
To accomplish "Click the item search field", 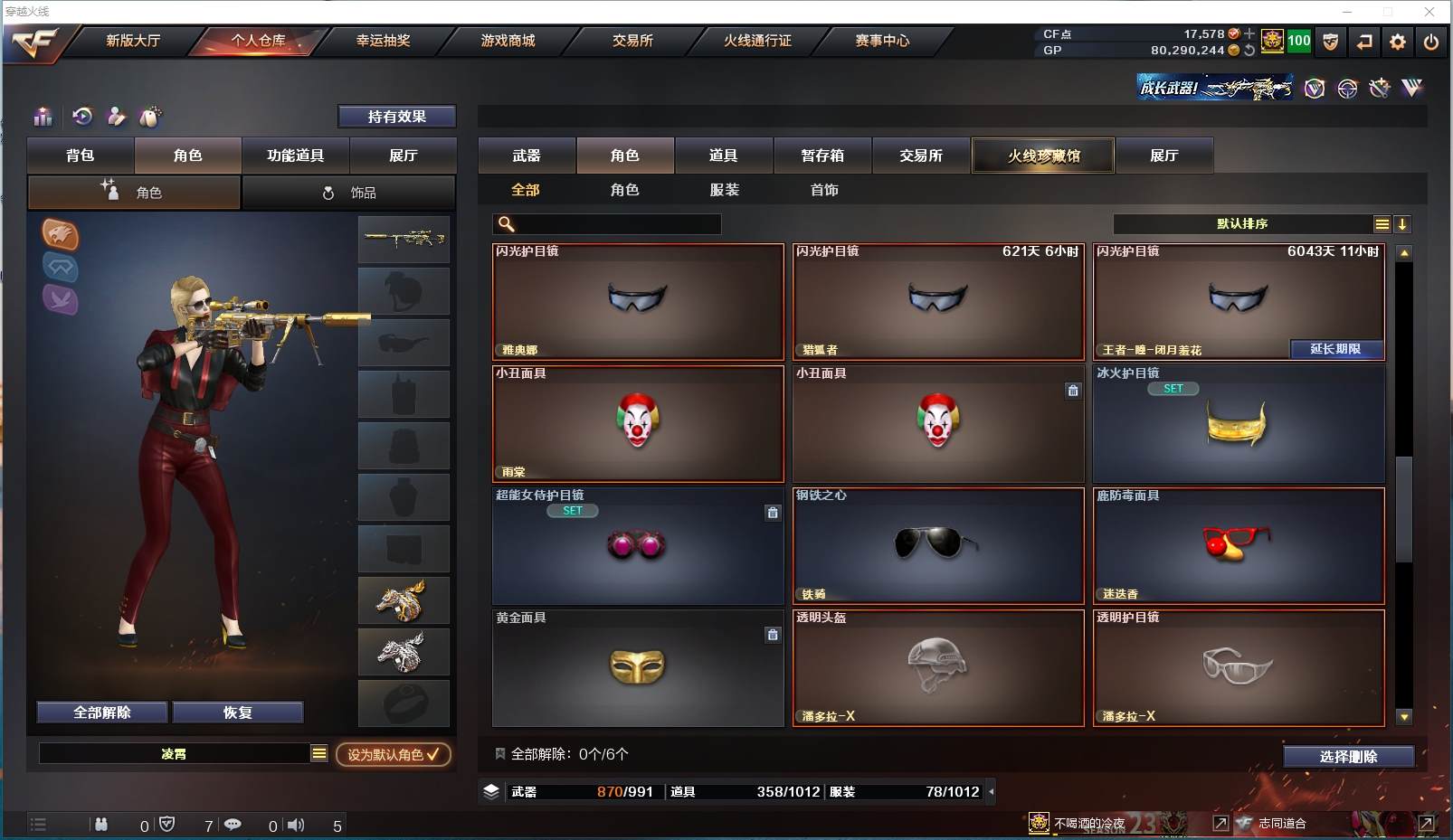I will 617,224.
